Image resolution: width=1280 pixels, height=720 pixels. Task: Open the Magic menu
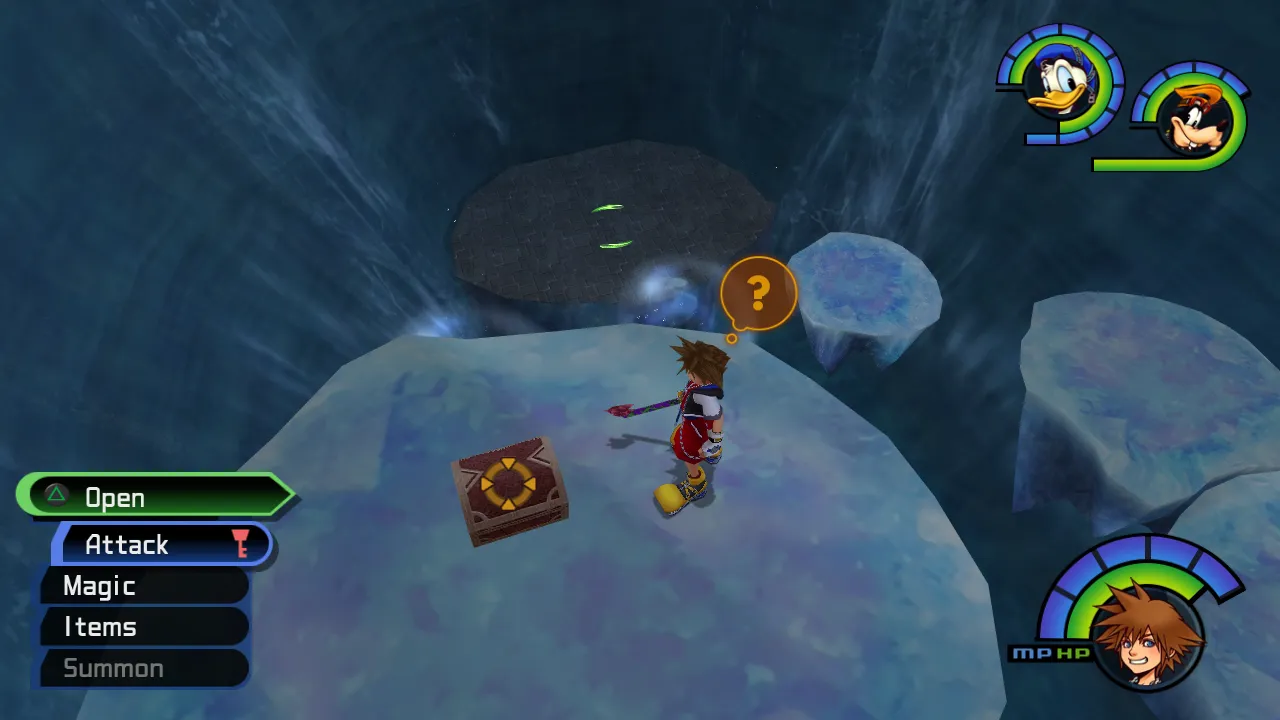[x=100, y=587]
